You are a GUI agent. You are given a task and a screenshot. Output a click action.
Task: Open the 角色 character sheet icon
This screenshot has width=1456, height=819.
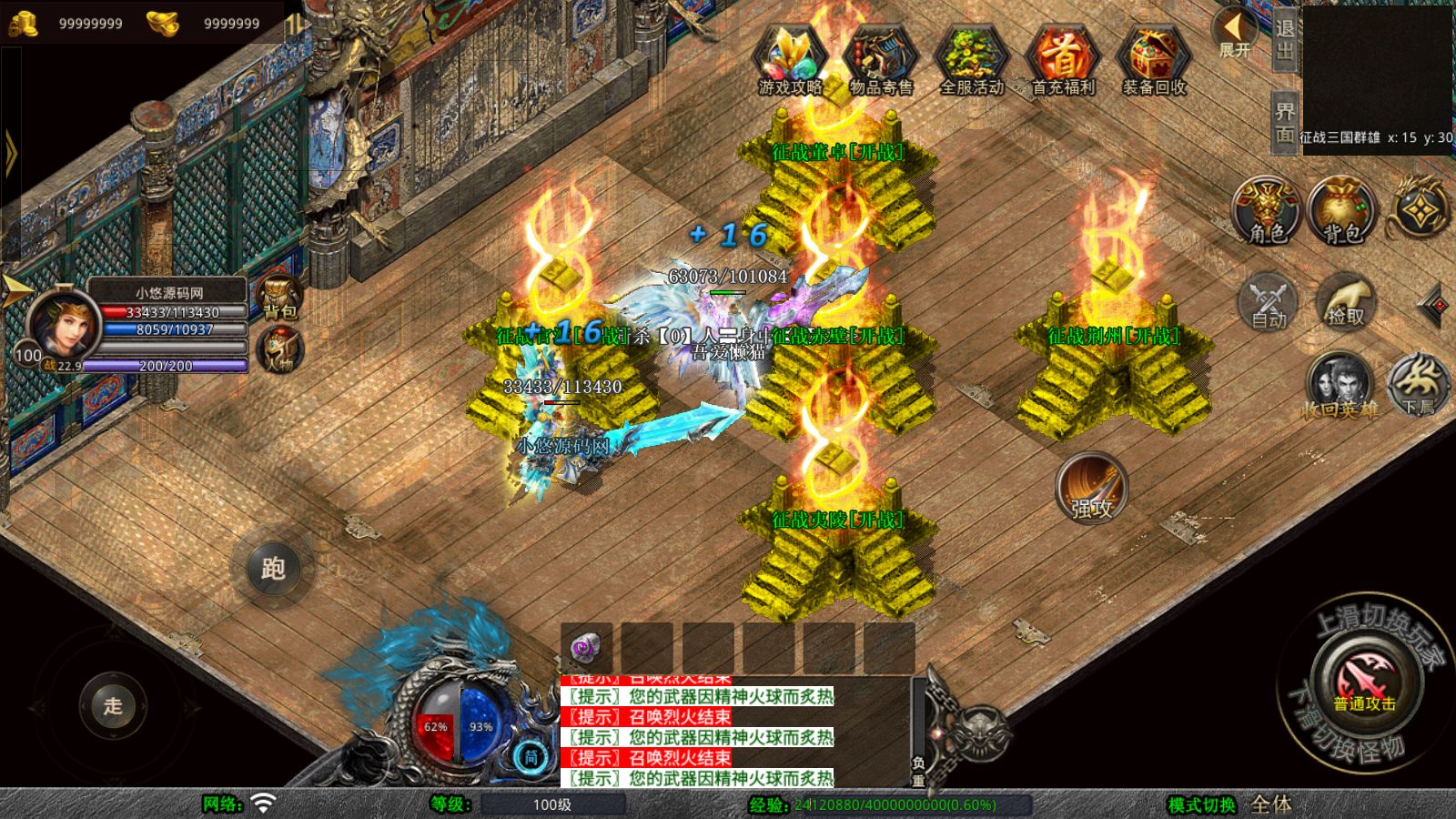(x=1267, y=211)
